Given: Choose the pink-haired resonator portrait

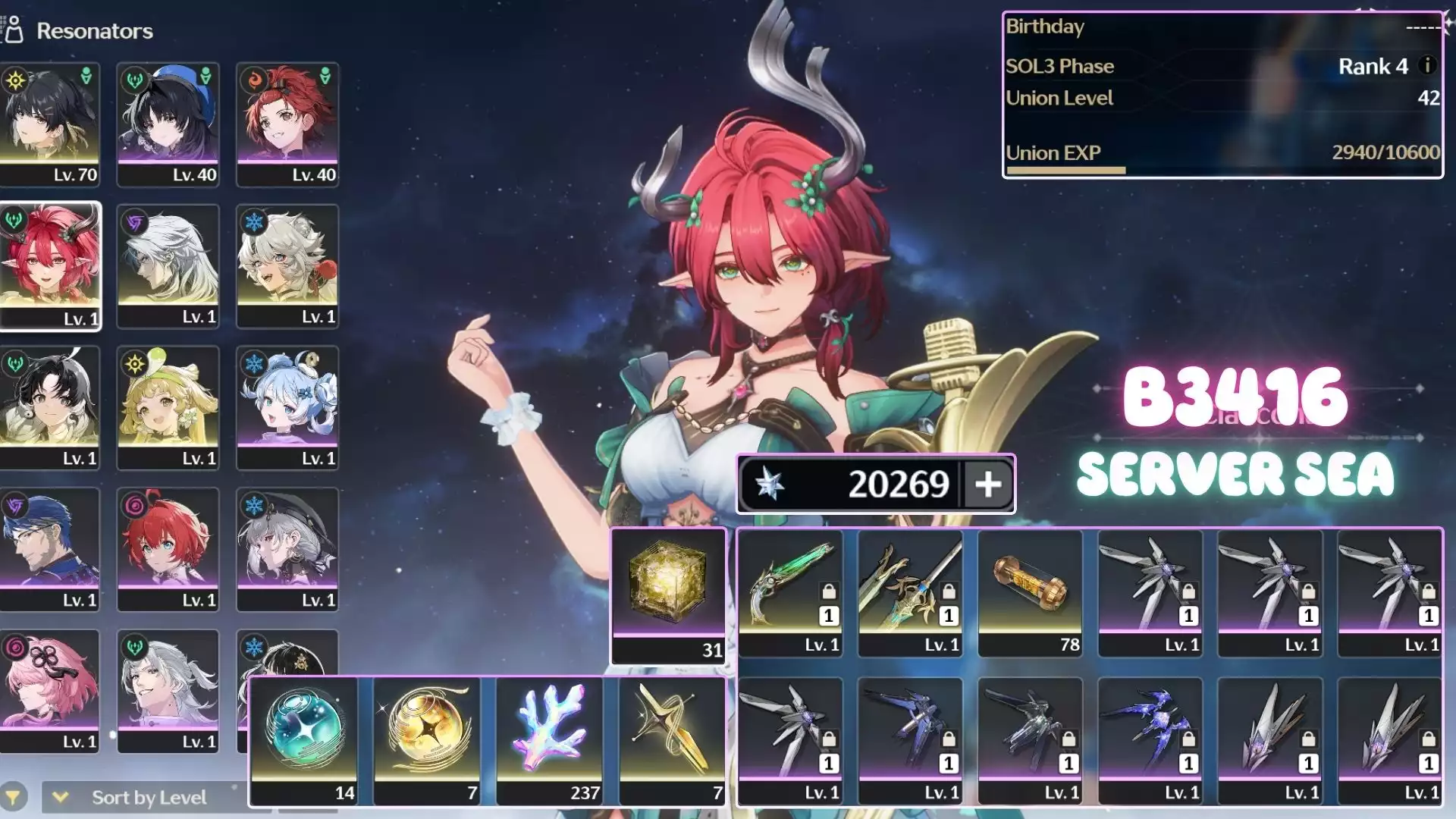Looking at the screenshot, I should coord(50,690).
